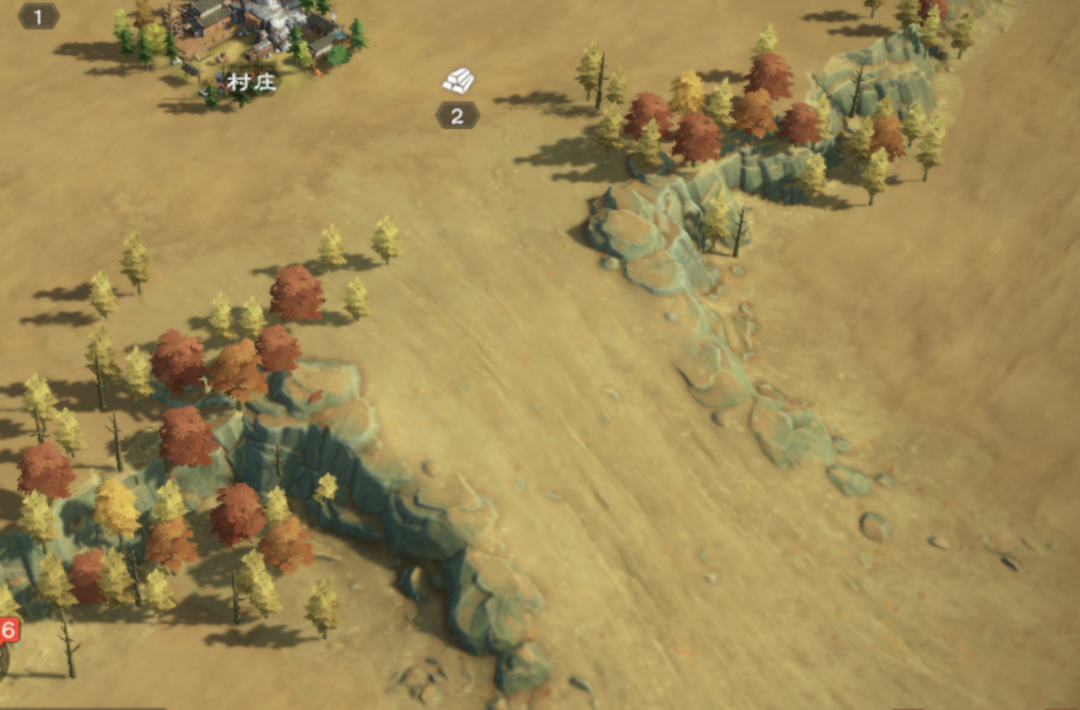1080x710 pixels.
Task: Open the red notification badge showing 6
Action: click(x=8, y=630)
